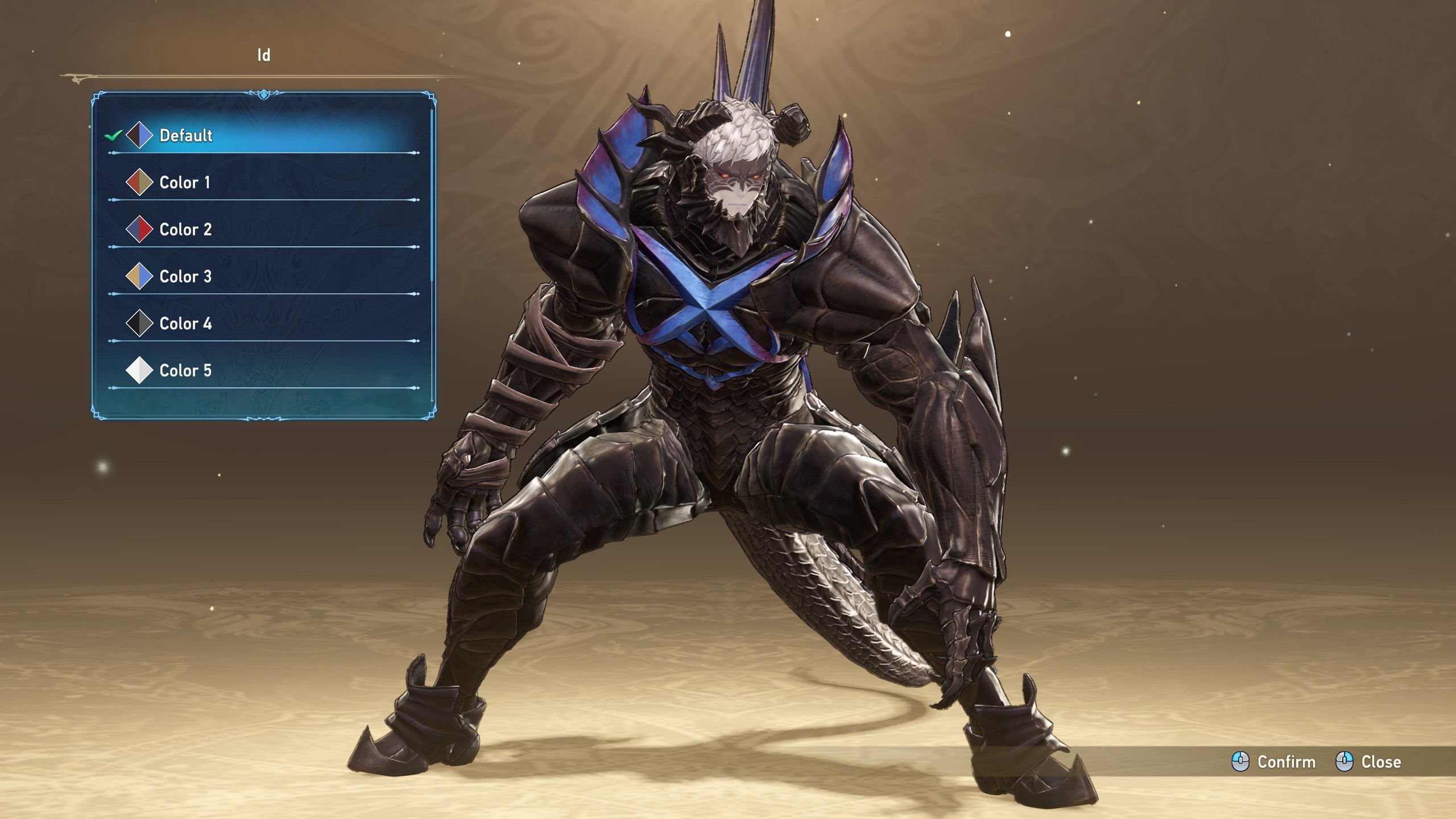Apply the Color 3 scheme
The image size is (1456, 819).
[185, 277]
